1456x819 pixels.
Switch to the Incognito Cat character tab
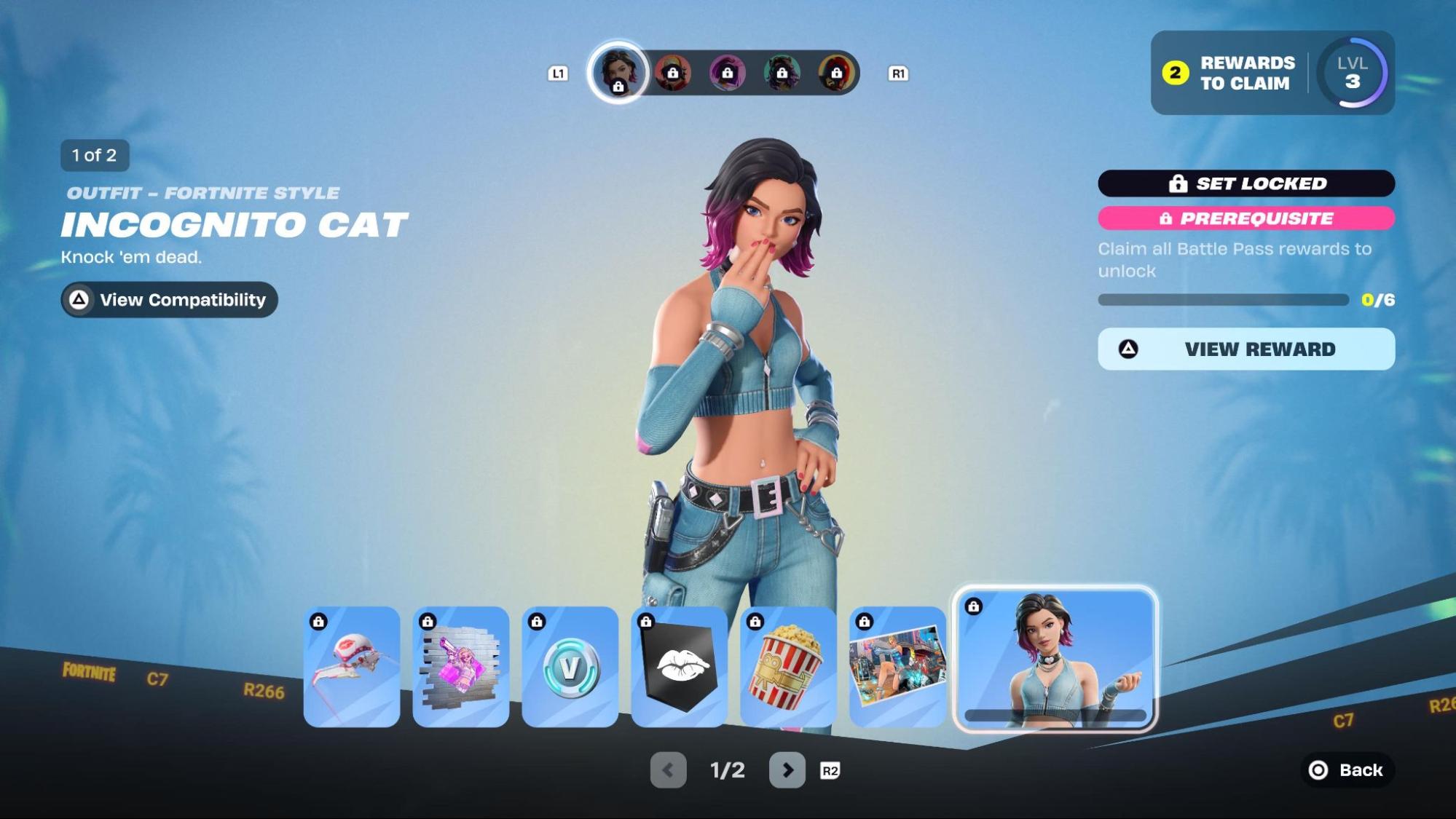[618, 73]
